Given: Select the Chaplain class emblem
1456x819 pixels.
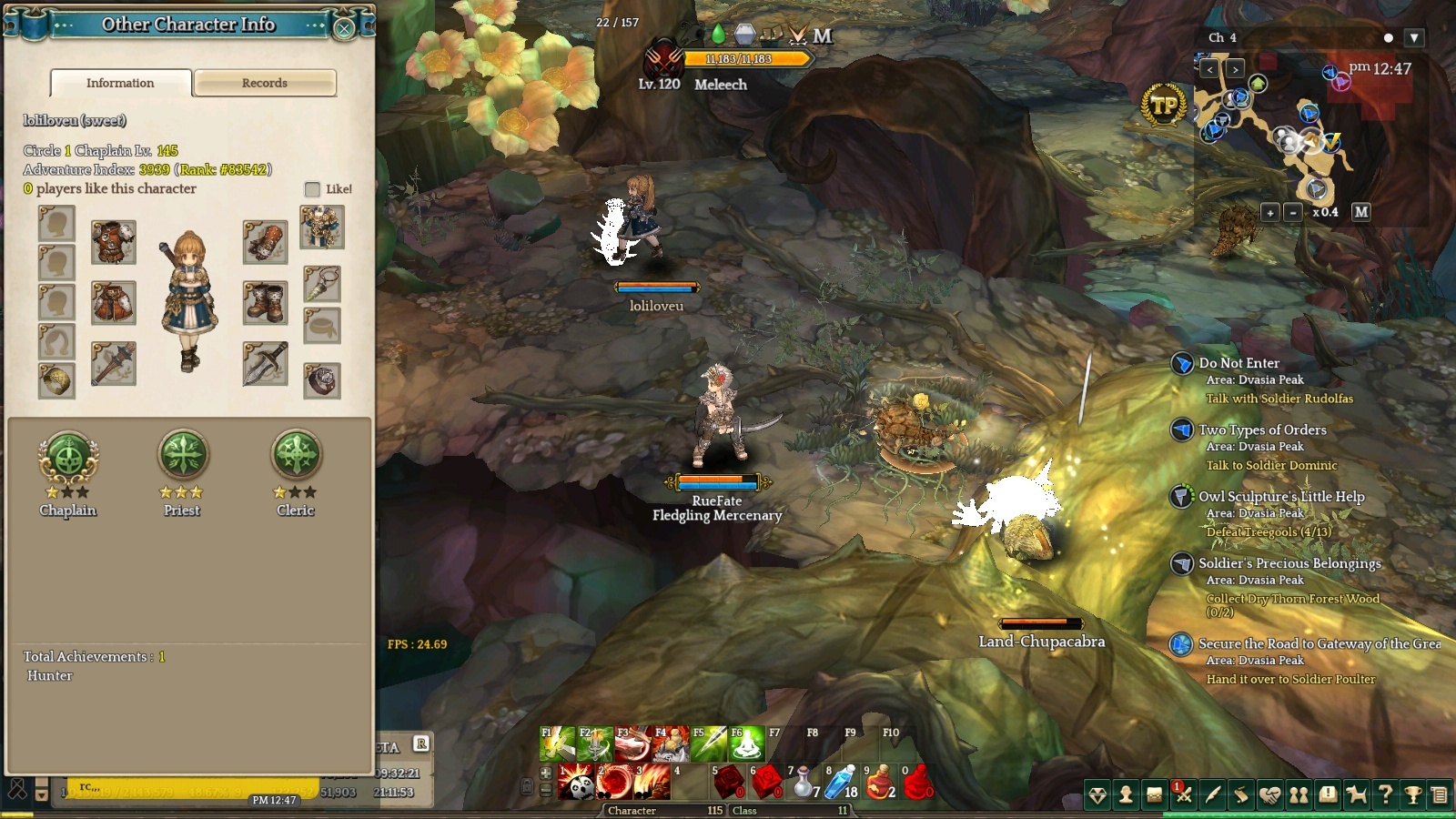Looking at the screenshot, I should [x=68, y=457].
